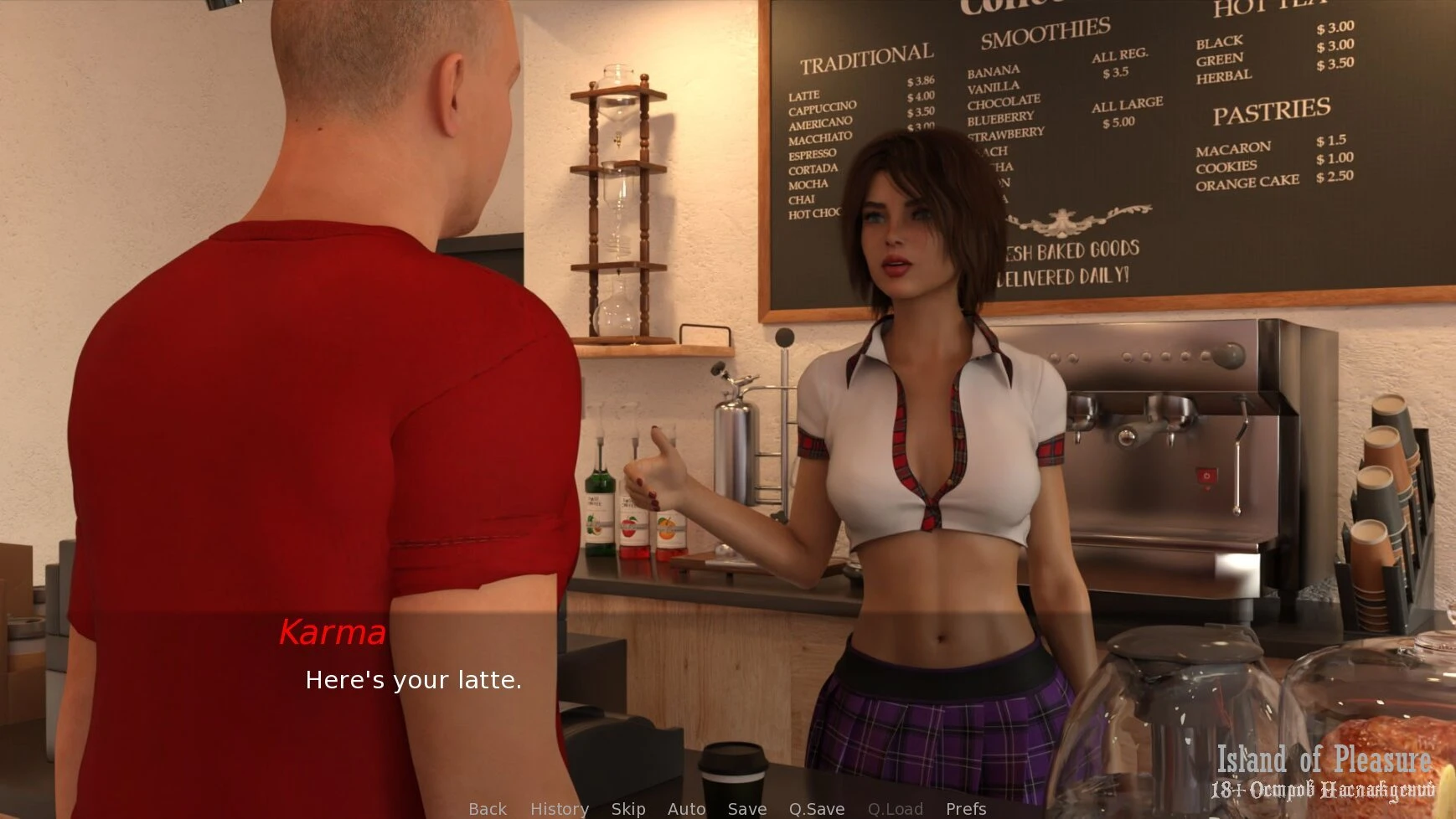
Task: Turn on Auto dialogue advance
Action: [686, 808]
